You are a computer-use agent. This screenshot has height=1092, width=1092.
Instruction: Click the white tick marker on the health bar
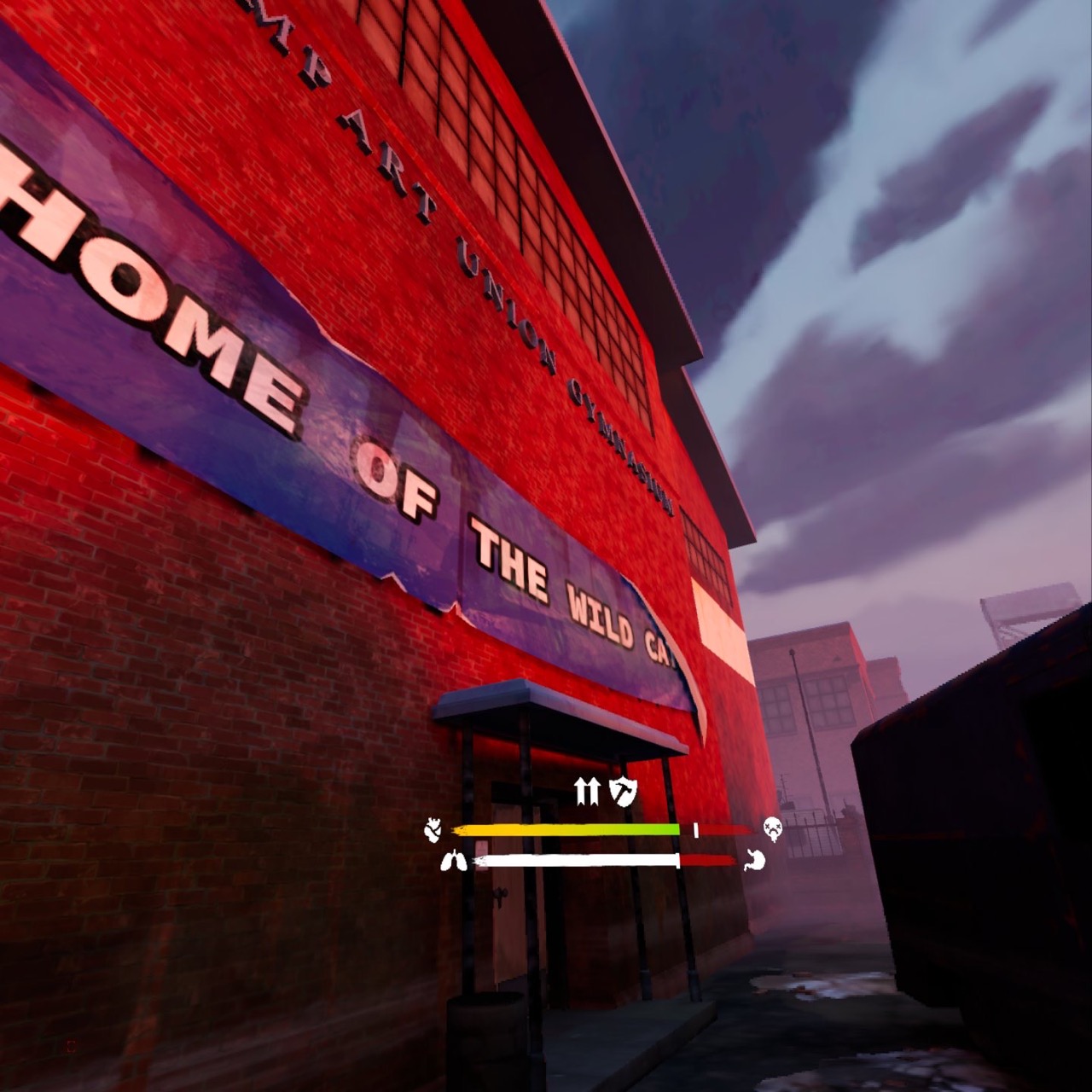(x=696, y=828)
